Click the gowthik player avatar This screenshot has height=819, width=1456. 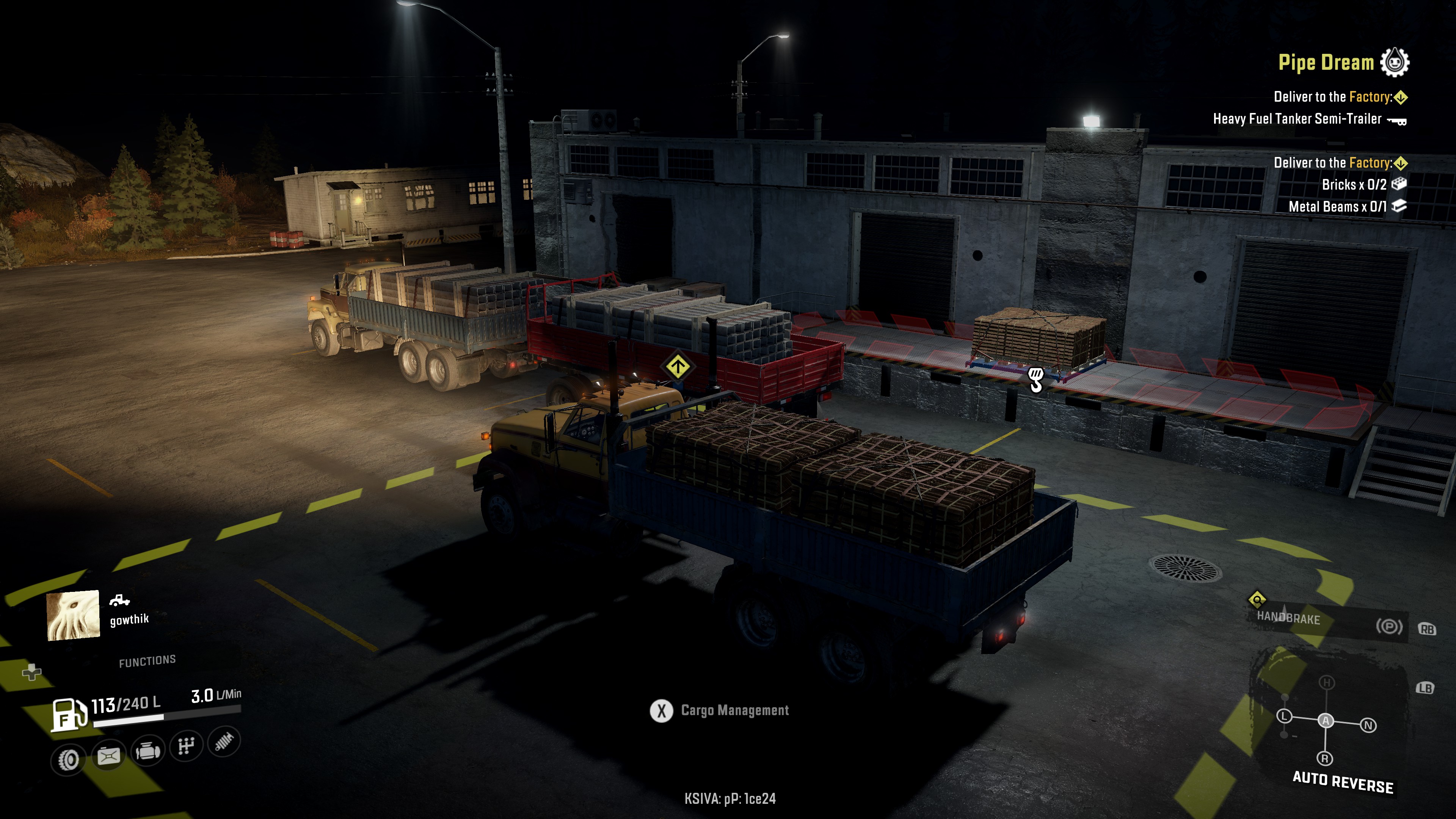[x=74, y=615]
